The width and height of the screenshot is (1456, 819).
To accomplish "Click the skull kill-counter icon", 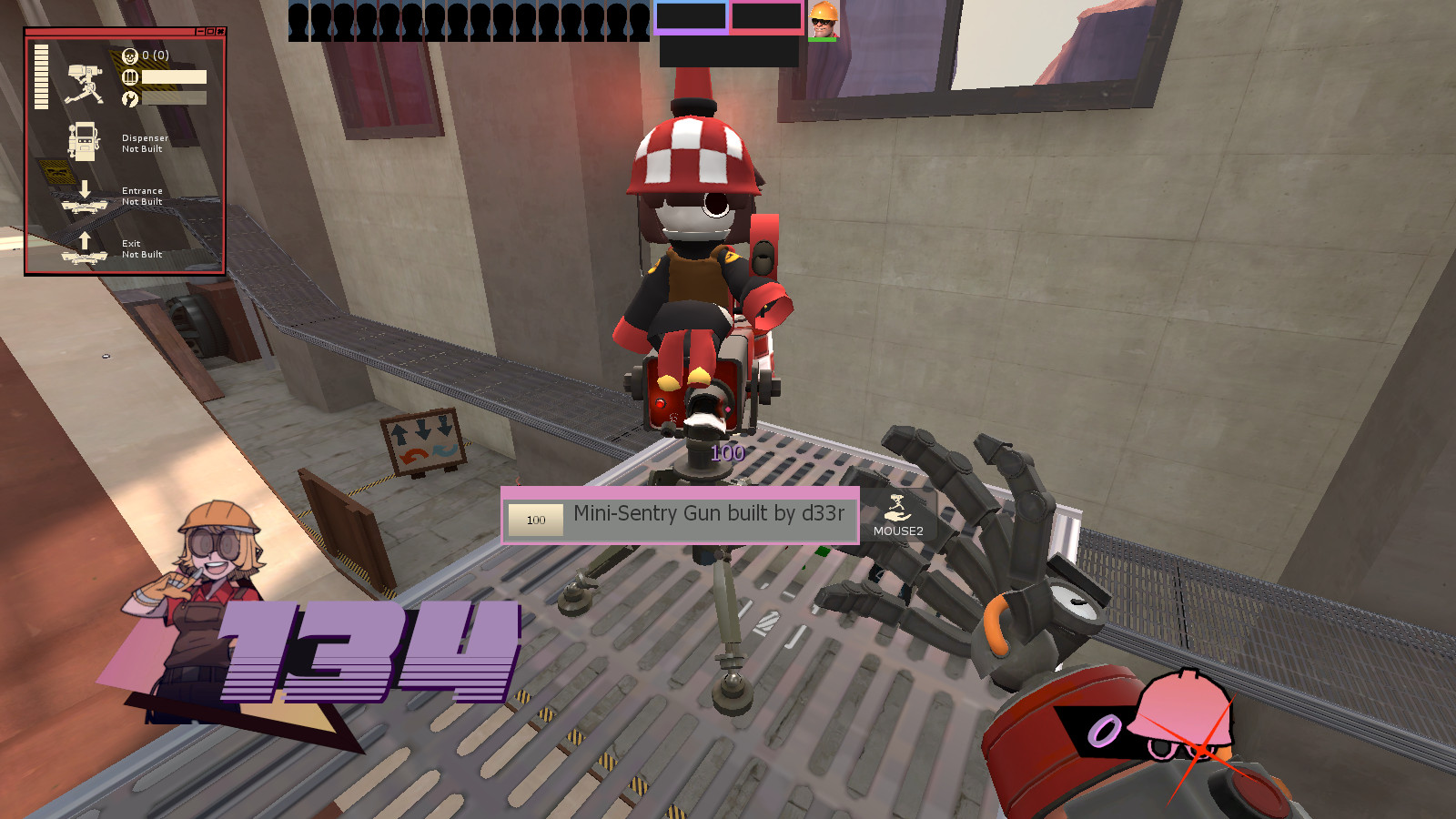I will click(x=130, y=56).
